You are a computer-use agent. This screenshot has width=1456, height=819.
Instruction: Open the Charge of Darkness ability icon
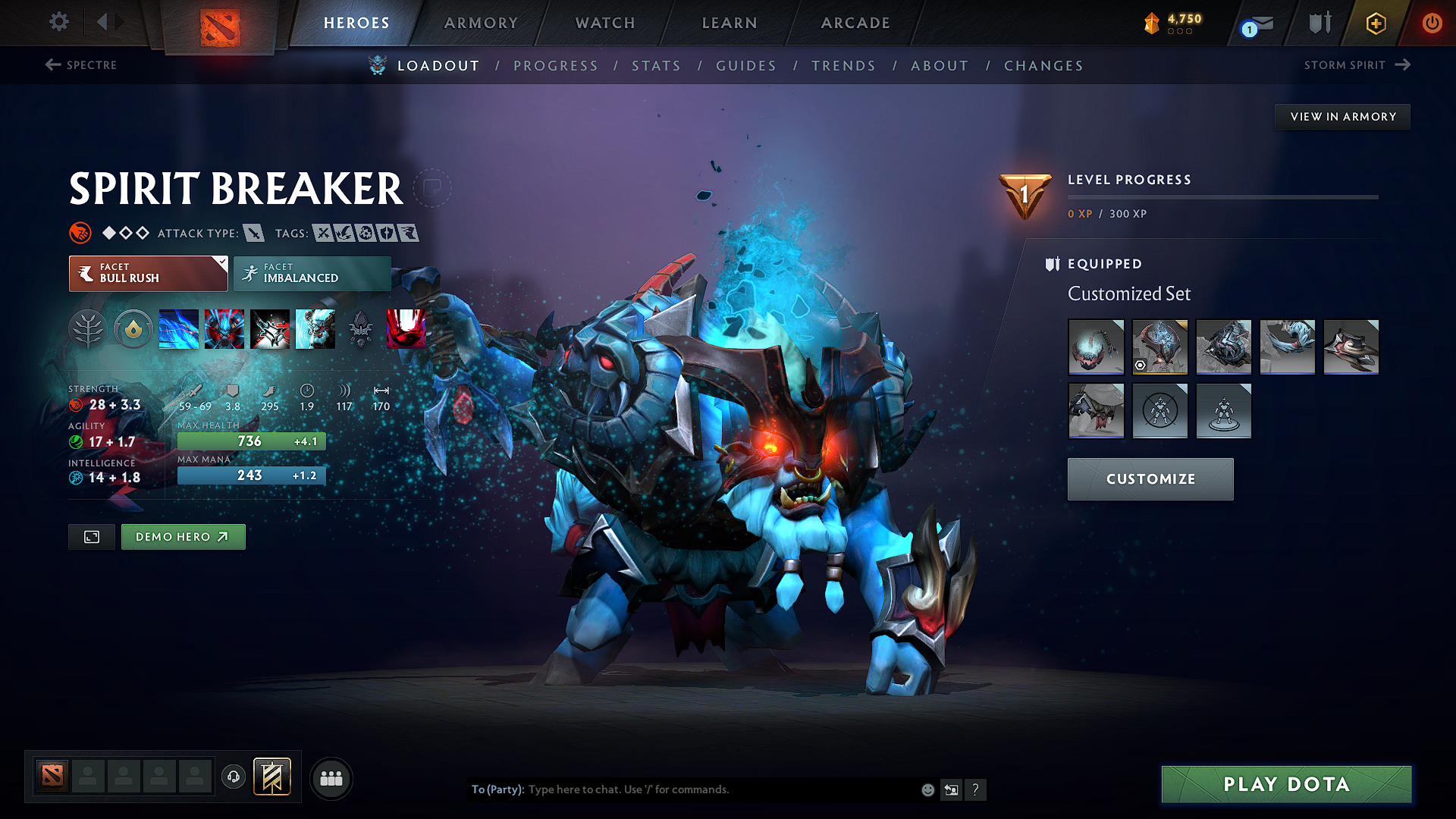coord(178,329)
